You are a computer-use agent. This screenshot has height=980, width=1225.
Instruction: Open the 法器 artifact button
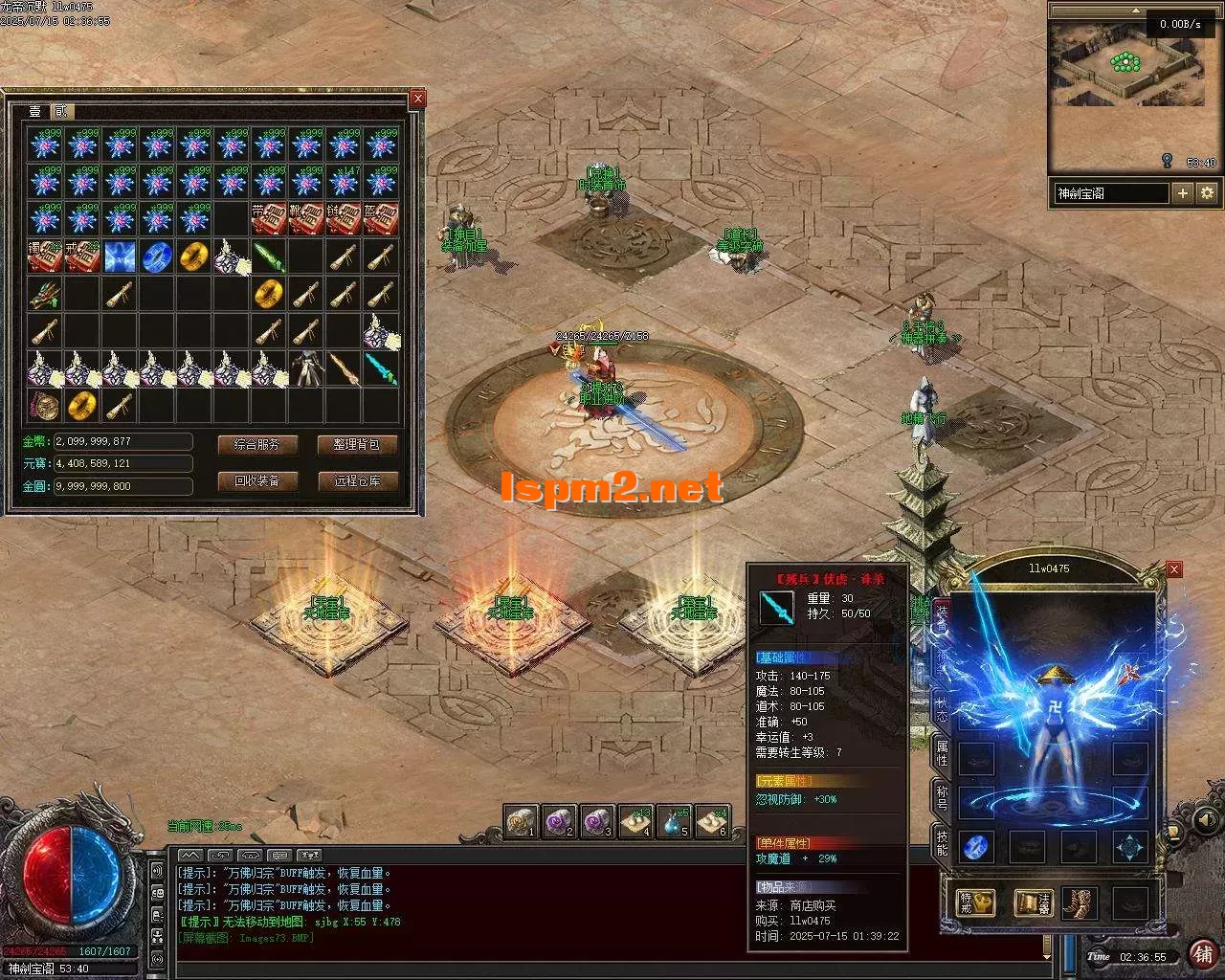[x=1034, y=902]
